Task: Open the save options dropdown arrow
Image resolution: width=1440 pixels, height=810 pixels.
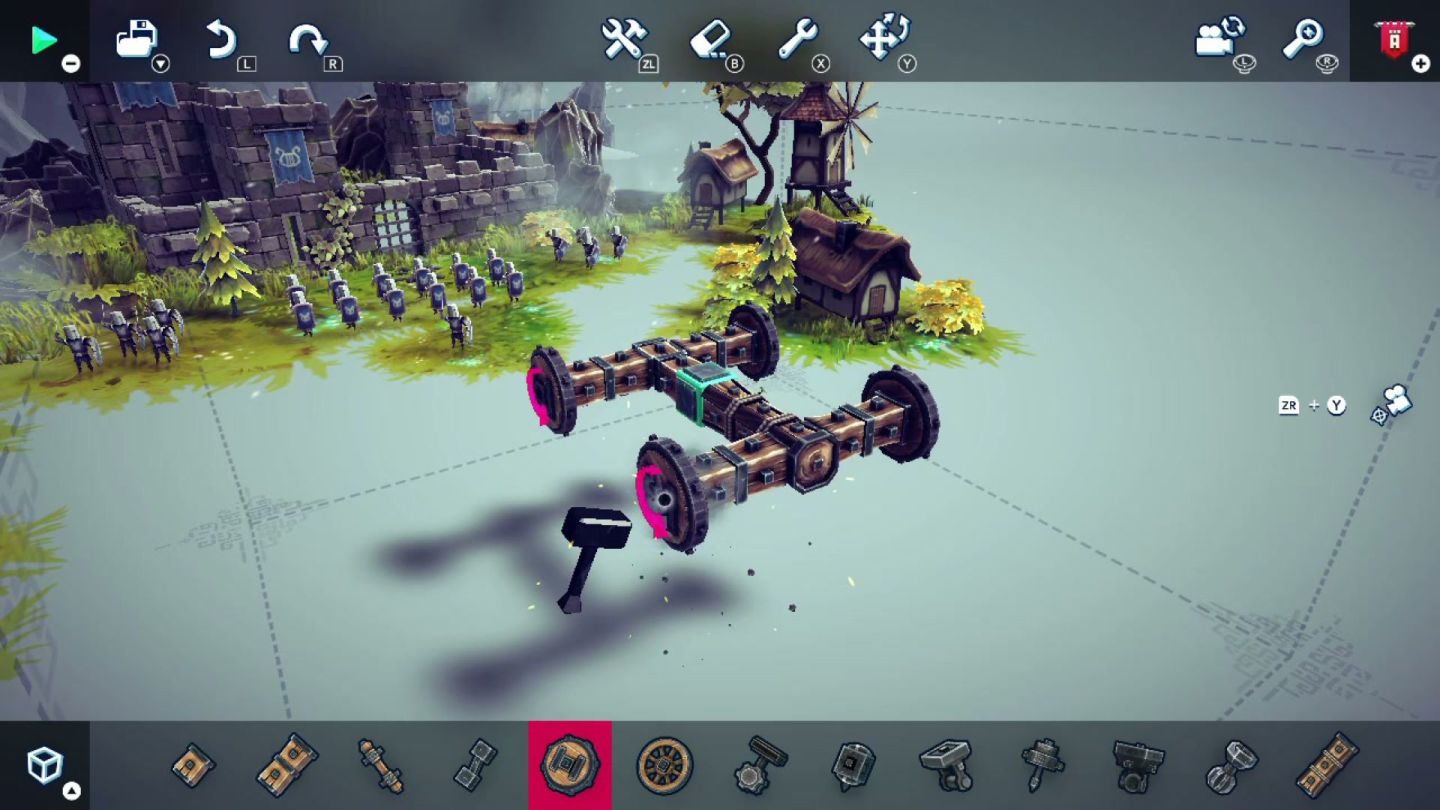Action: click(162, 63)
